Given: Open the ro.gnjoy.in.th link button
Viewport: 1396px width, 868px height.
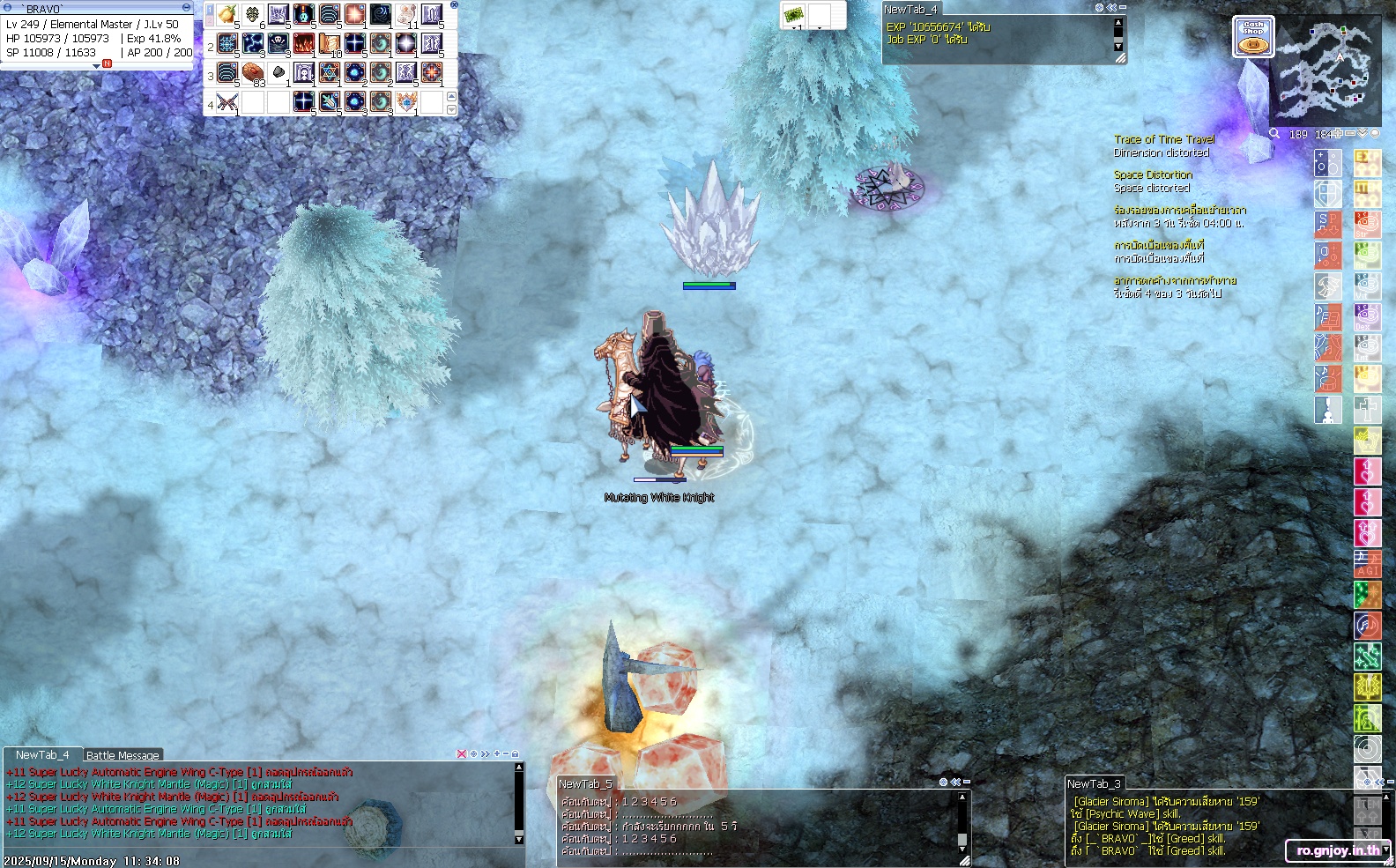Looking at the screenshot, I should coord(1338,850).
